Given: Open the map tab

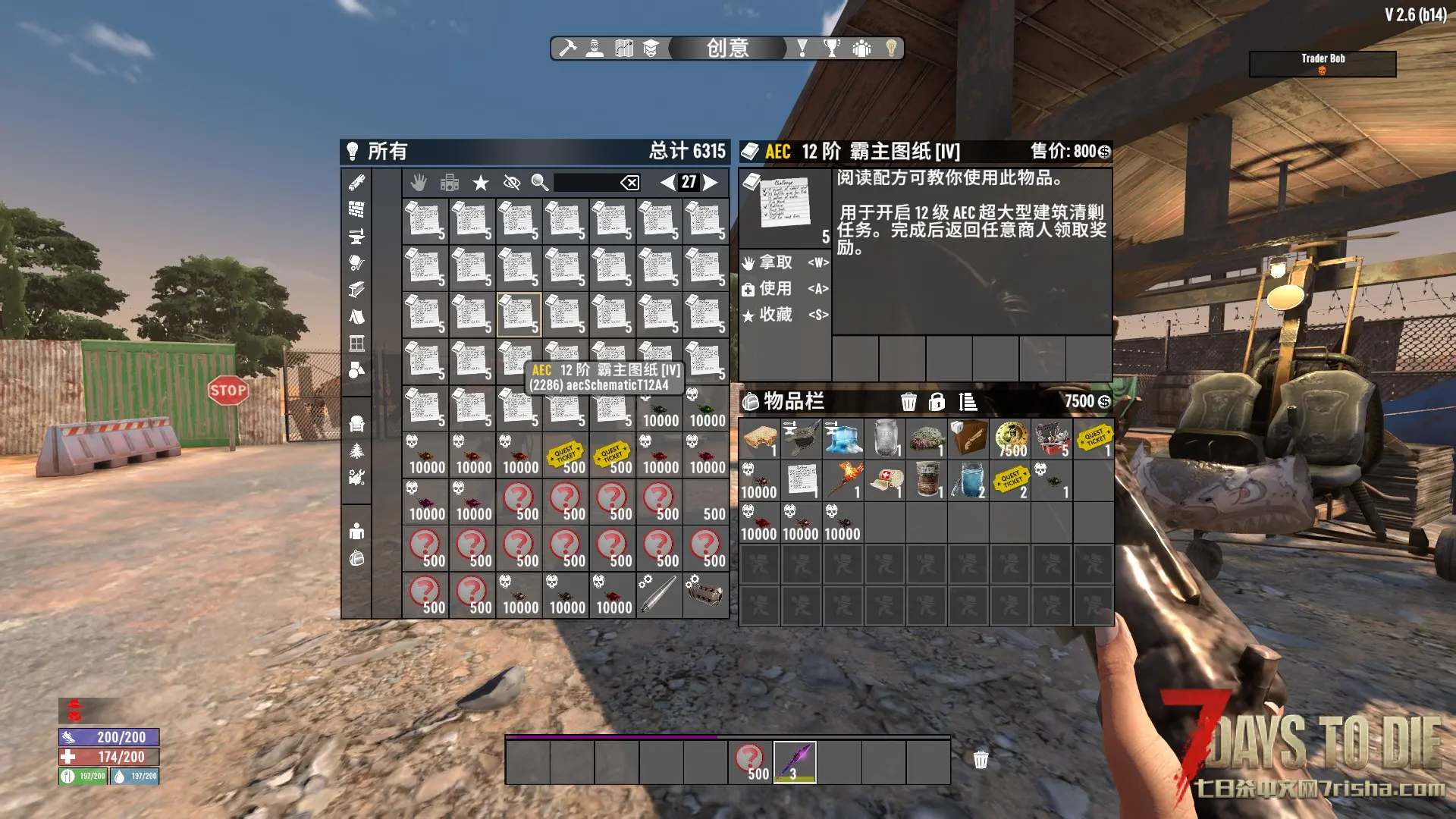Looking at the screenshot, I should (x=623, y=49).
